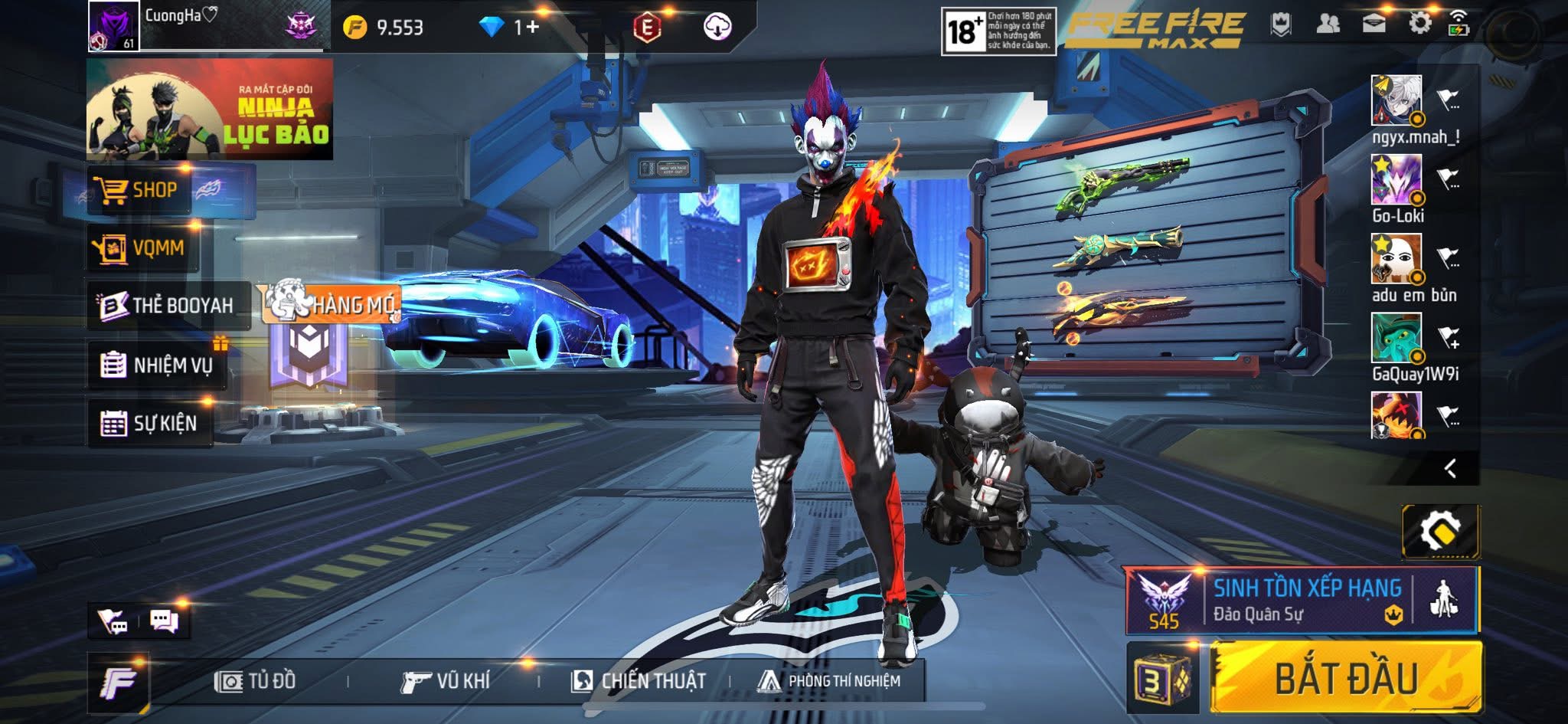Open NHIỆM VỤ missions list
This screenshot has width=1568, height=724.
pyautogui.click(x=158, y=365)
